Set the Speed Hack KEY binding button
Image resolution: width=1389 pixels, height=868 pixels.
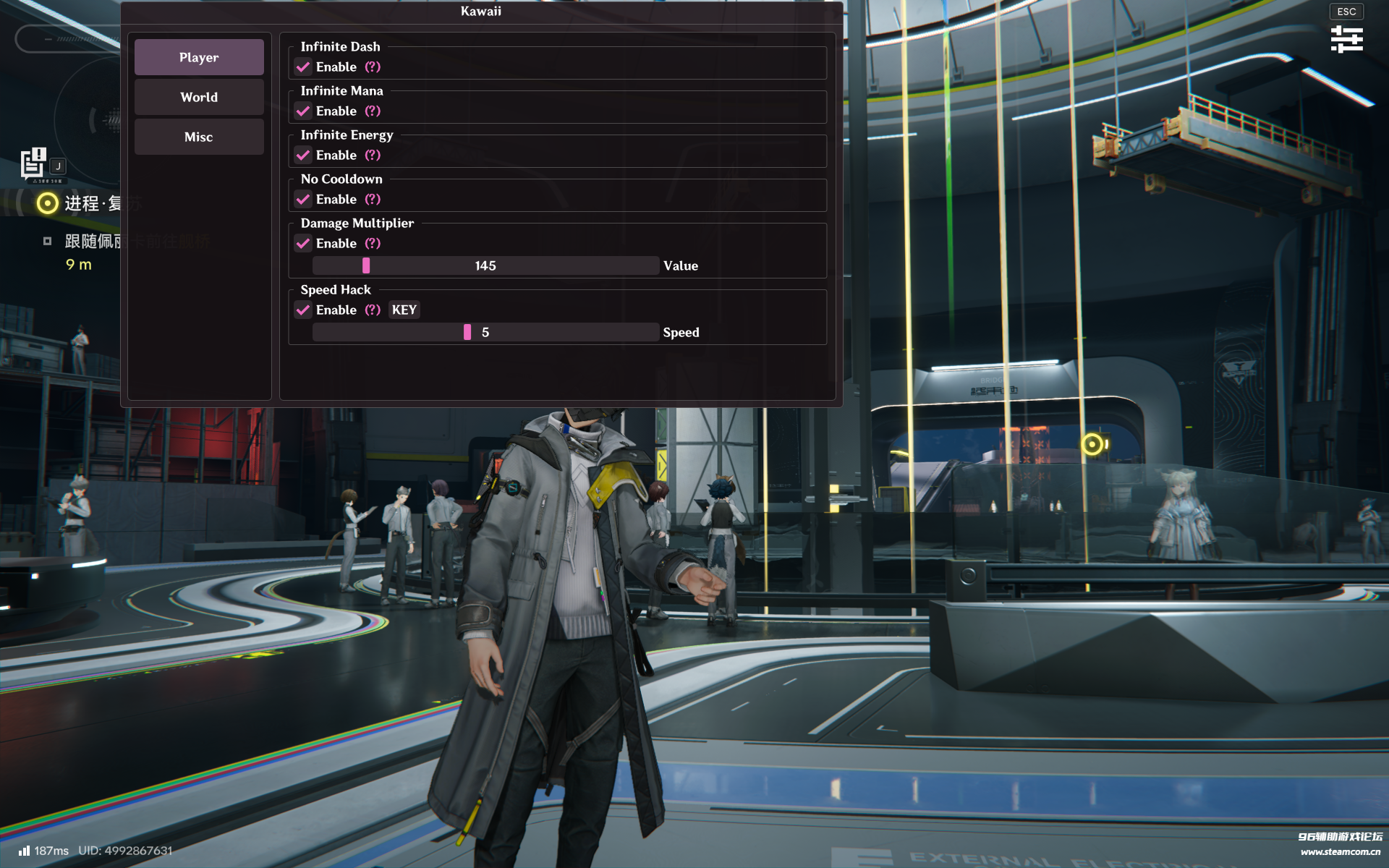[x=404, y=310]
